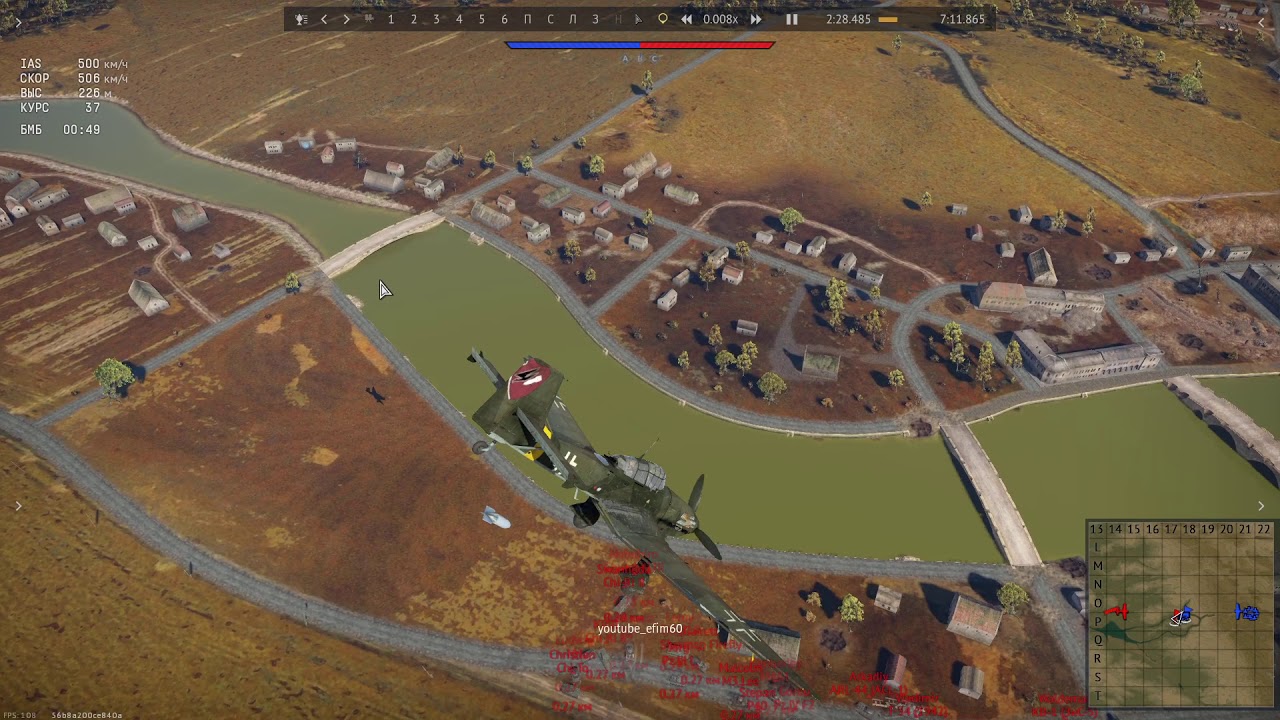Switch to previous player with left arrow
This screenshot has width=1280, height=720.
[x=324, y=19]
